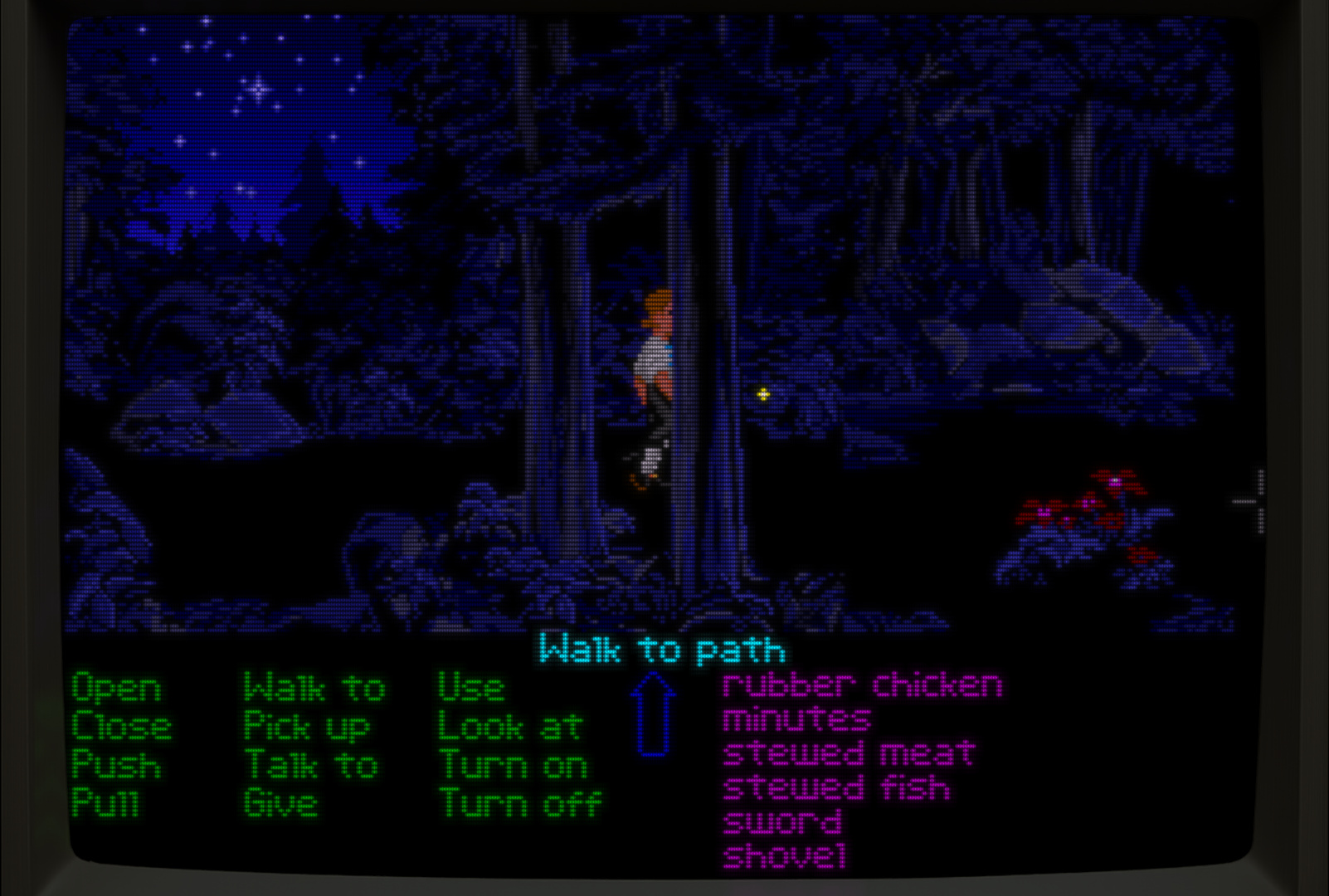Select stewed meat from inventory
Image resolution: width=1329 pixels, height=896 pixels.
click(x=849, y=753)
